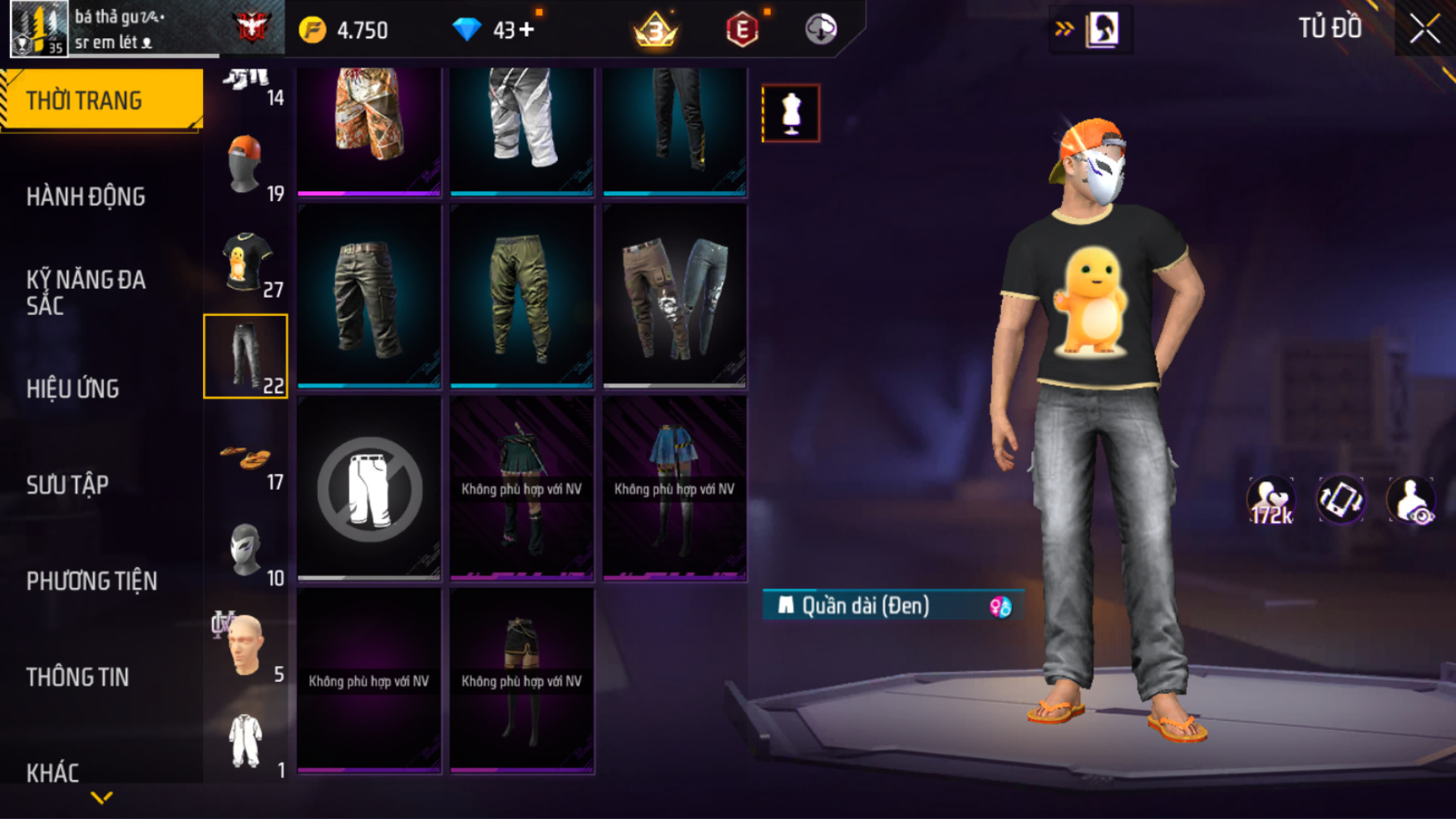Tap the phone rotate view icon

coord(1340,501)
